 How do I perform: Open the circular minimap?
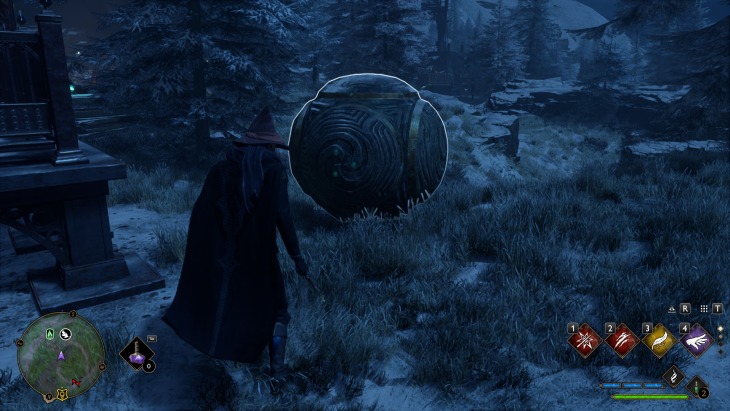click(x=61, y=354)
